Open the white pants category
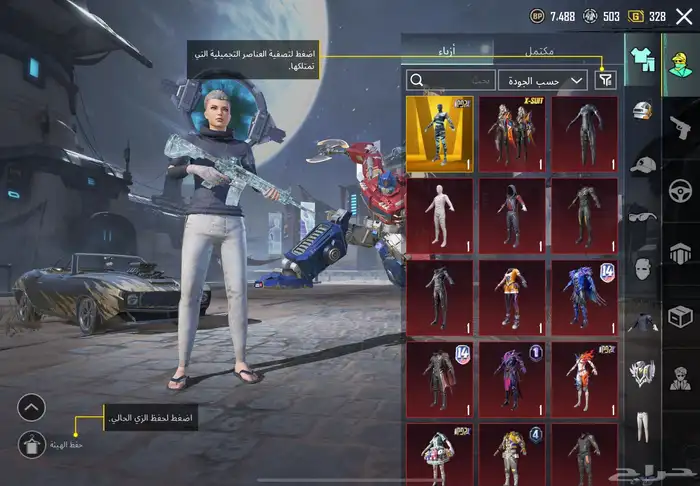The width and height of the screenshot is (700, 486). tap(642, 427)
